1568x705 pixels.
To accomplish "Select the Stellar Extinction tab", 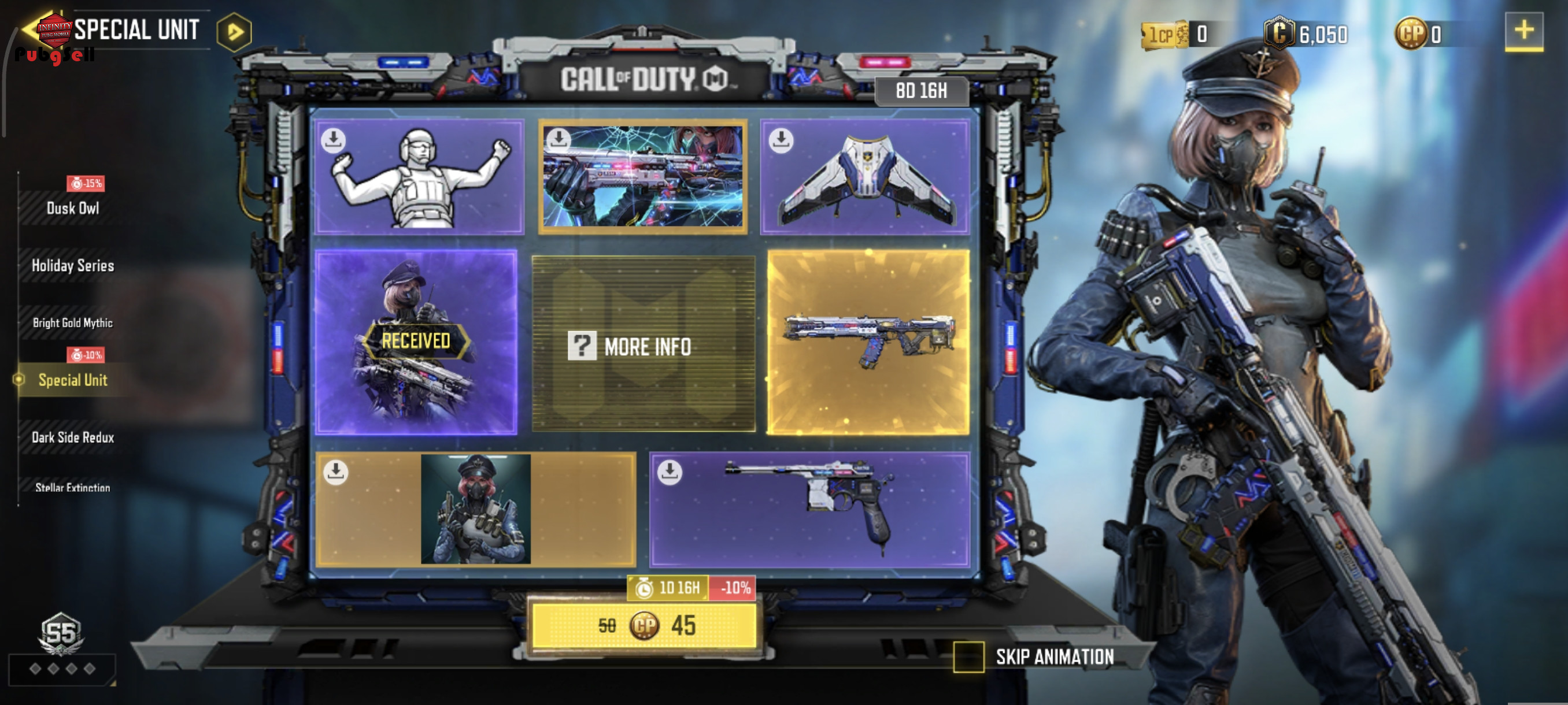I will 73,487.
